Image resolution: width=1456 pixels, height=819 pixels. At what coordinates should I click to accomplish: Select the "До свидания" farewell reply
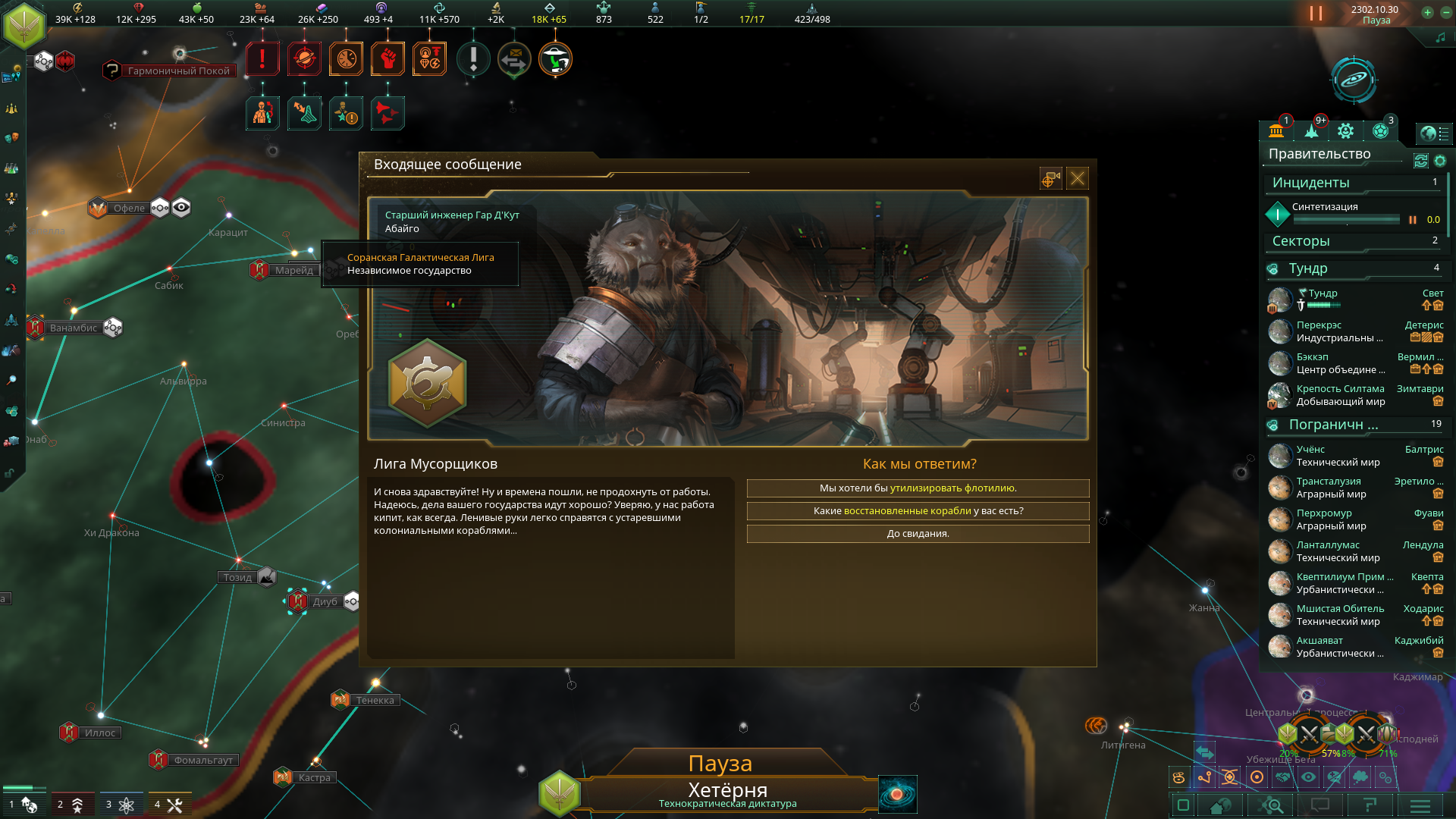click(x=918, y=534)
